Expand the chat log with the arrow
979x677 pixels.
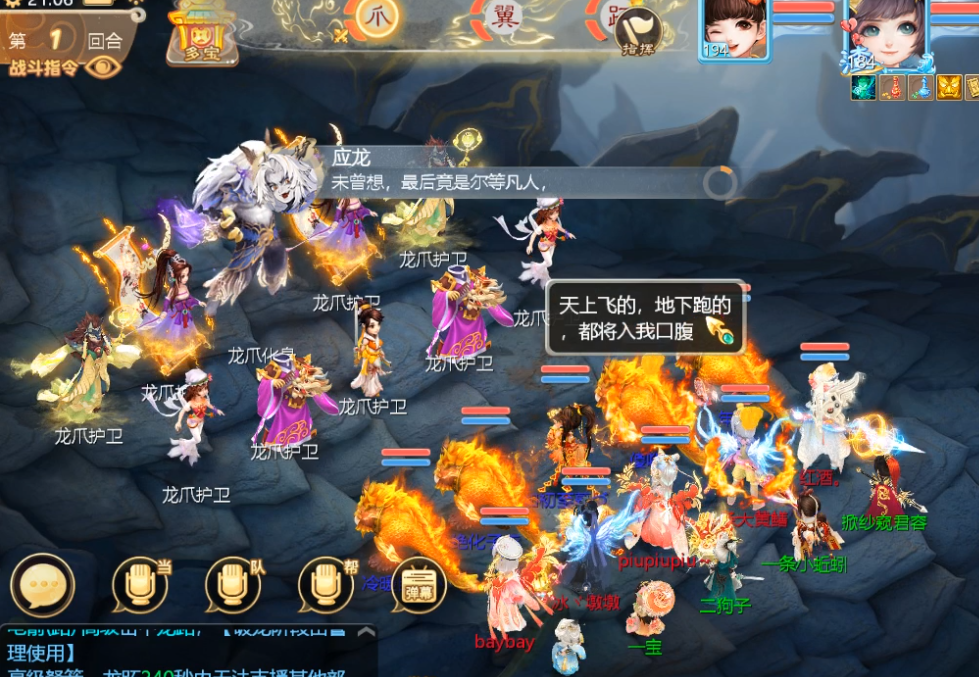pyautogui.click(x=366, y=633)
